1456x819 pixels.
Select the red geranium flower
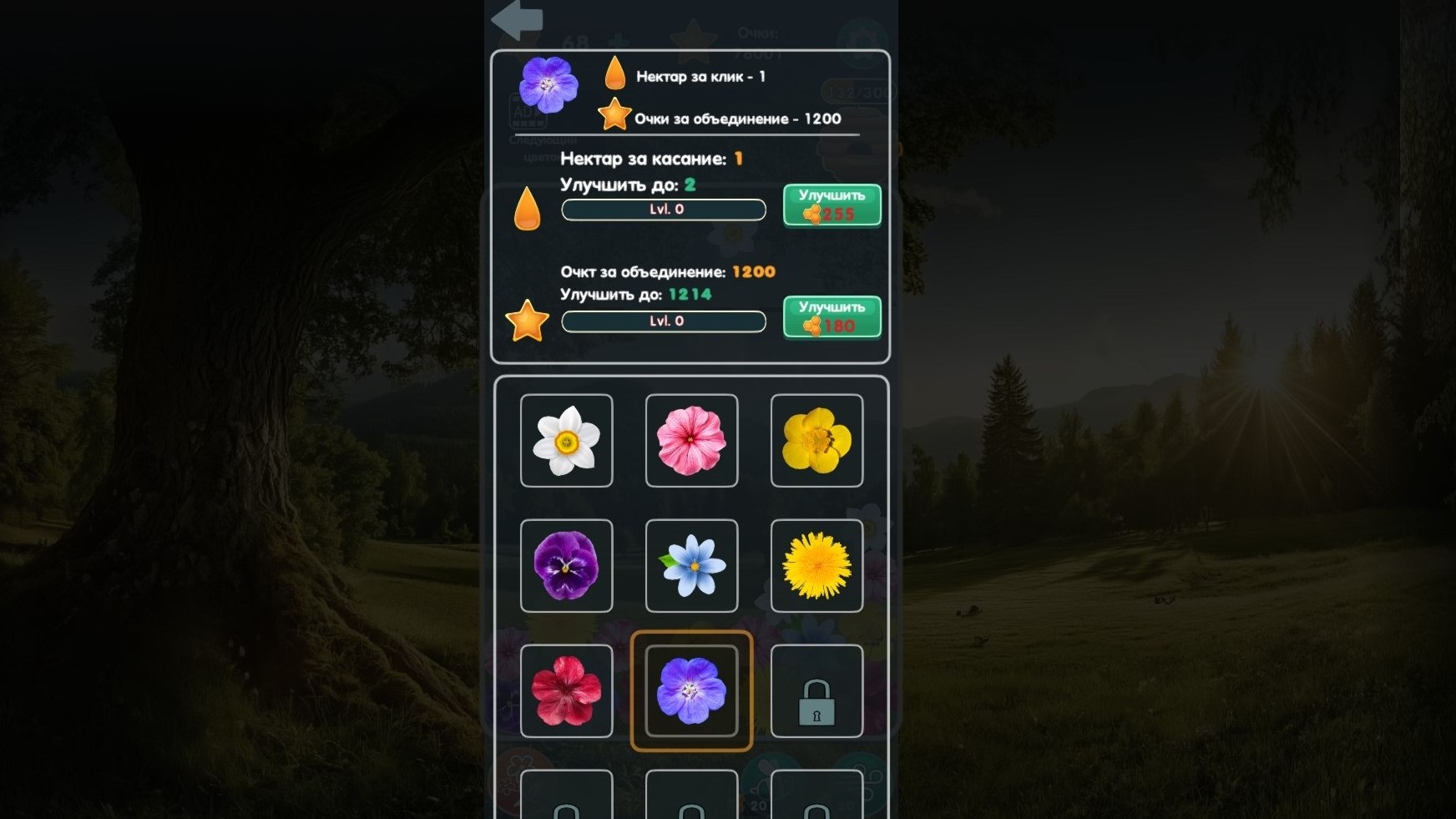coord(566,690)
